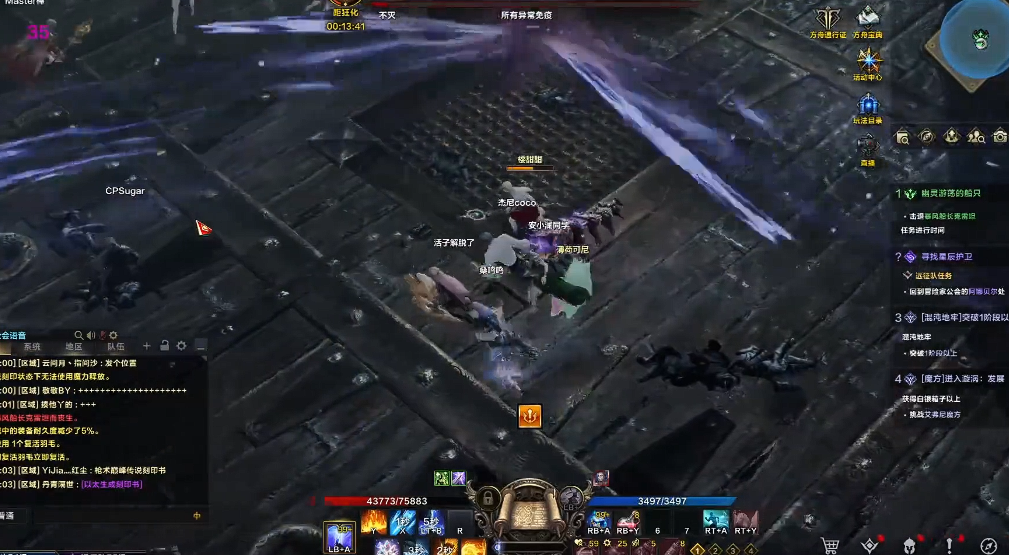1009x555 pixels.
Task: Switch to the 队伍 chat tab
Action: pos(115,346)
